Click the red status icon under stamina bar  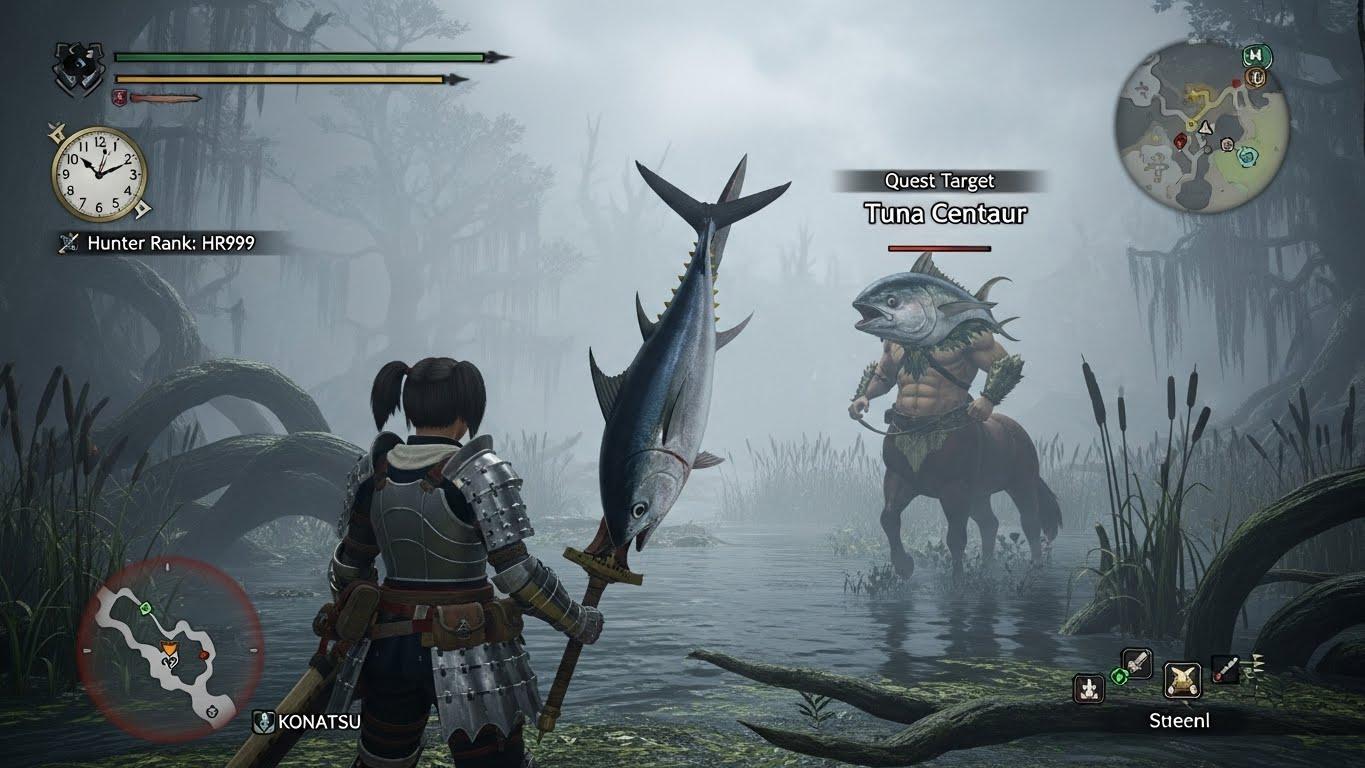click(x=121, y=97)
